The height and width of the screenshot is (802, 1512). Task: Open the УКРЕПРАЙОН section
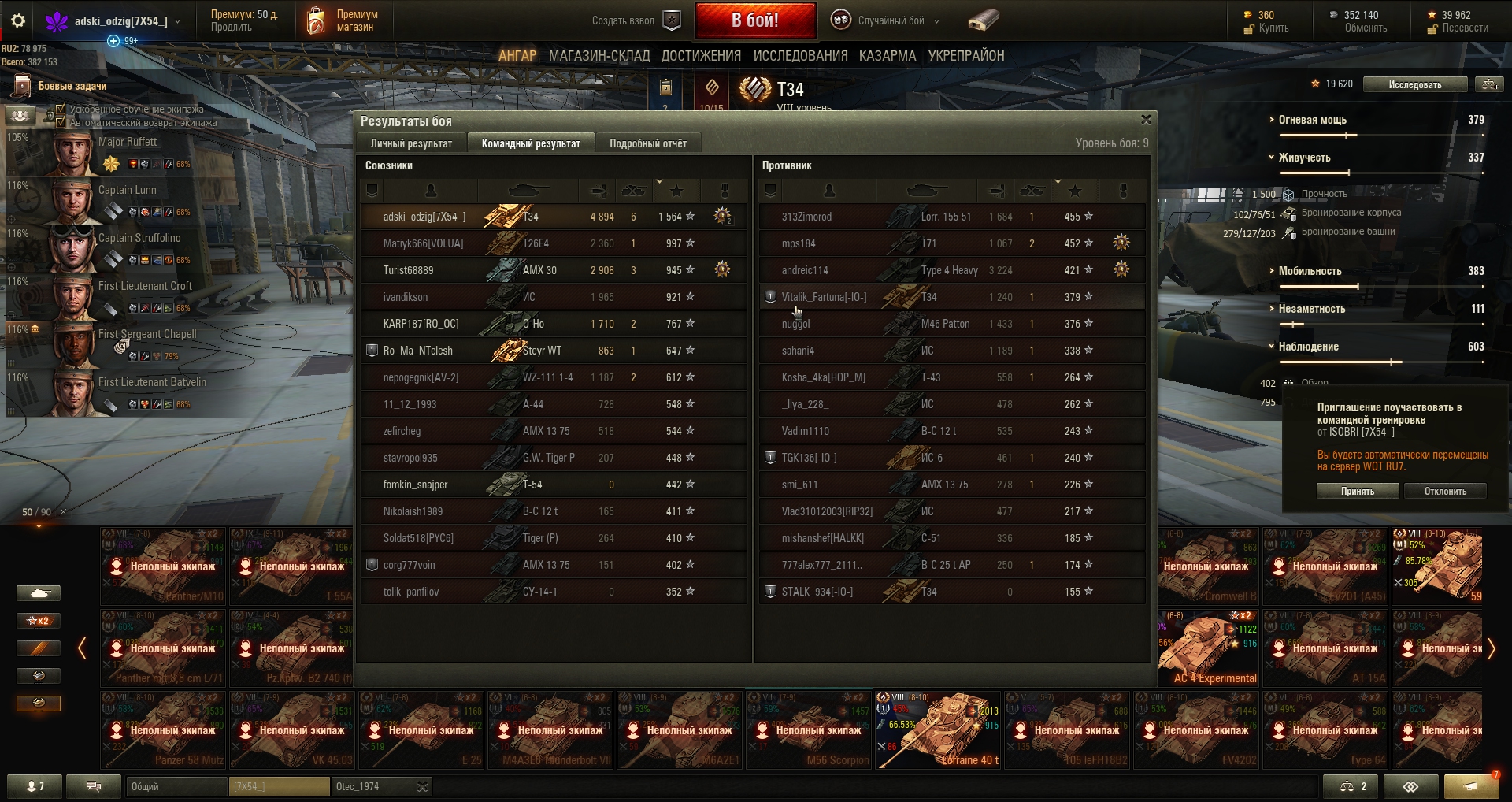(x=965, y=56)
